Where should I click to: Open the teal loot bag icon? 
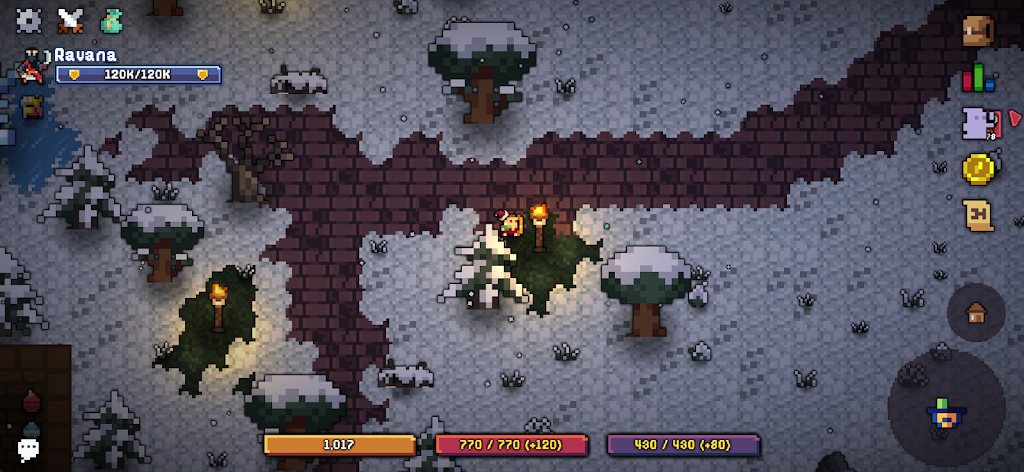click(111, 19)
